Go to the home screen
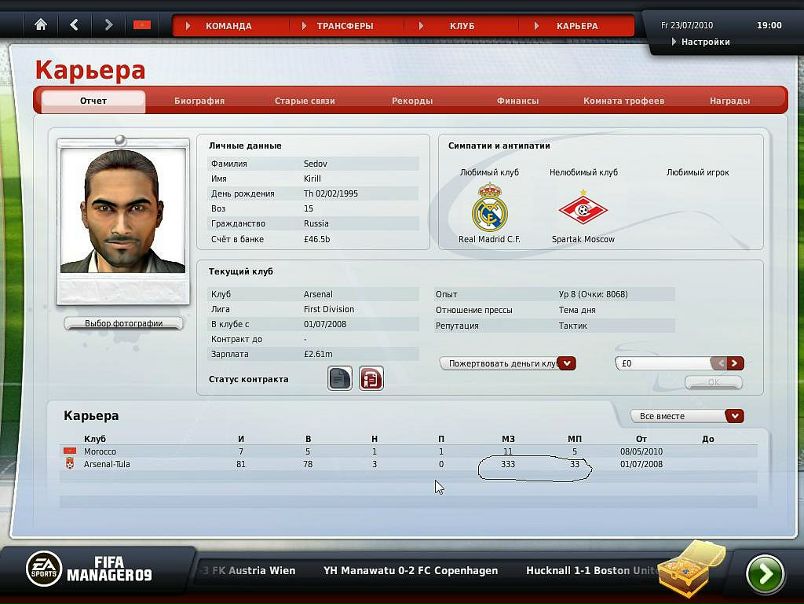 pos(41,24)
